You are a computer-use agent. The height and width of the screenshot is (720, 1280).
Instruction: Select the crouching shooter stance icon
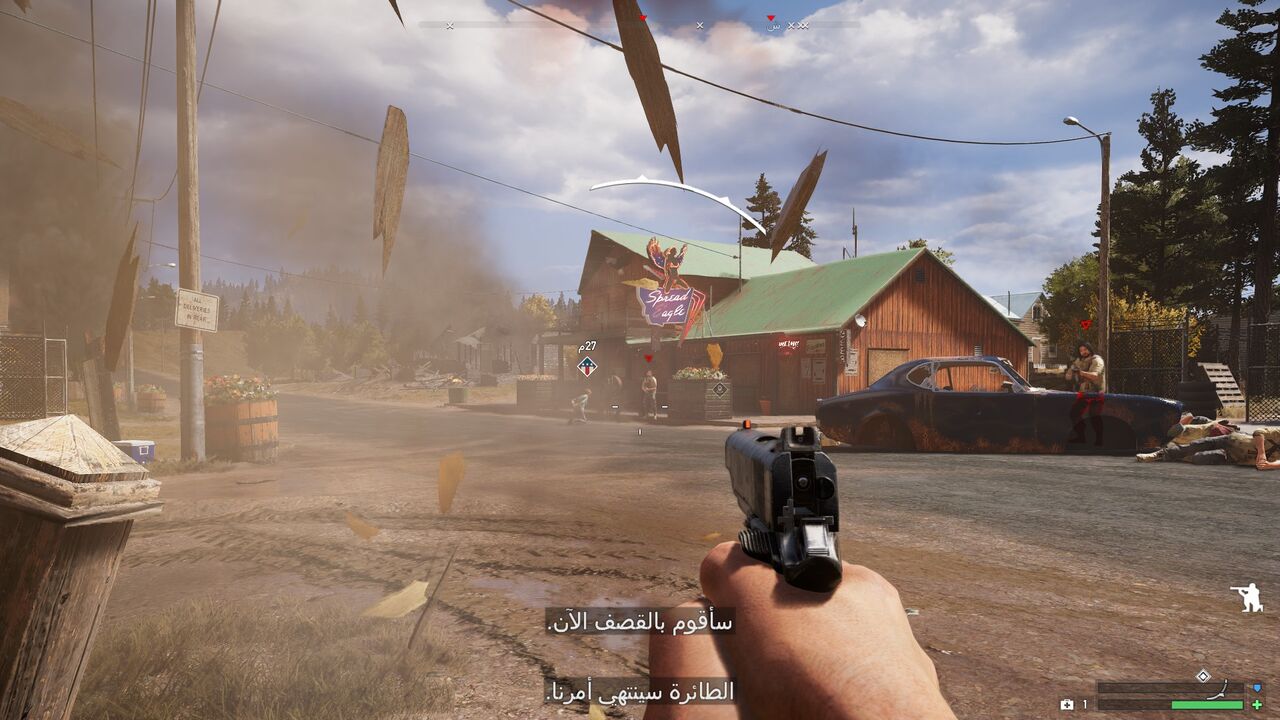pyautogui.click(x=1247, y=597)
